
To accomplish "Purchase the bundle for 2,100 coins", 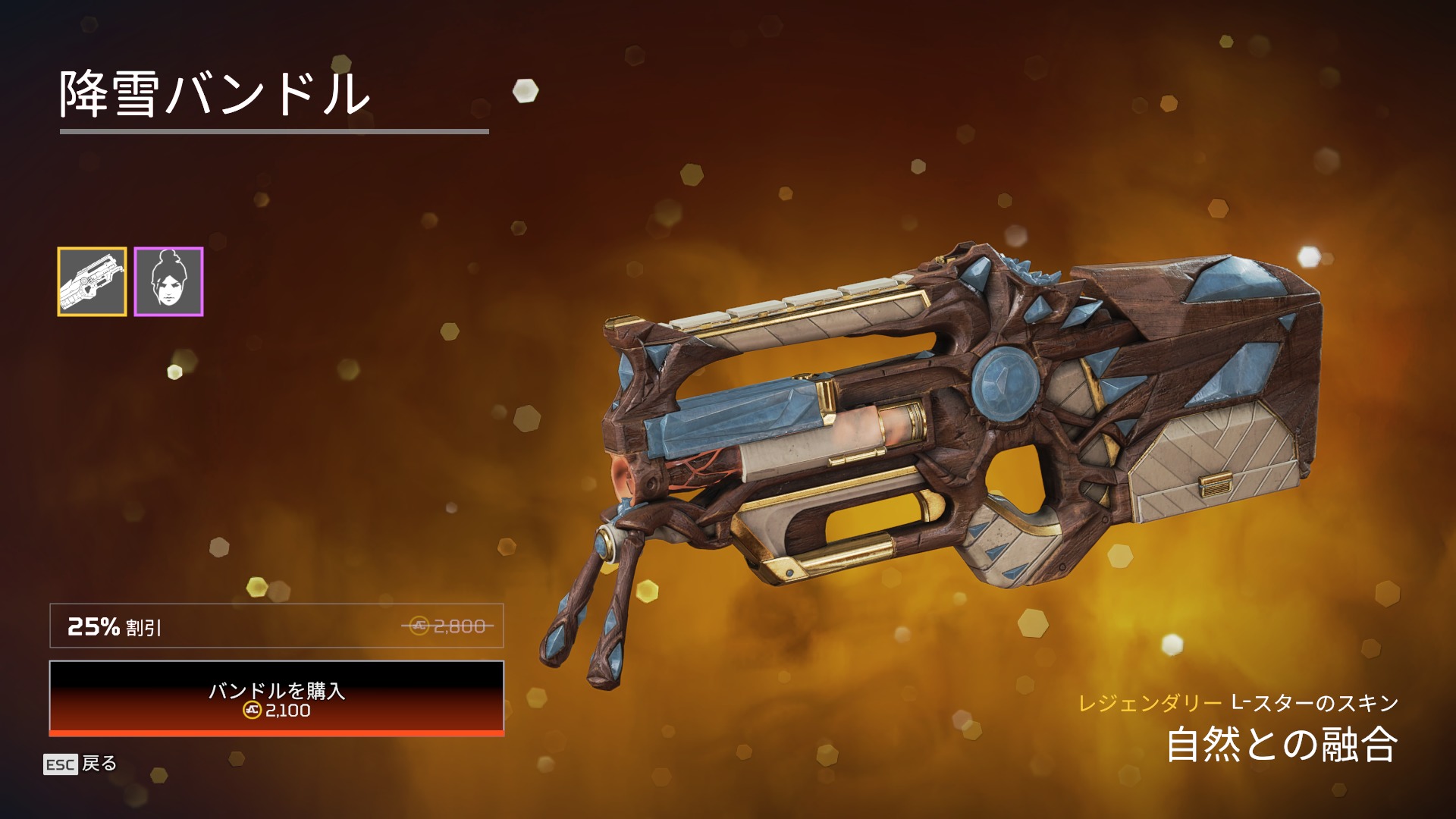I will pyautogui.click(x=277, y=698).
